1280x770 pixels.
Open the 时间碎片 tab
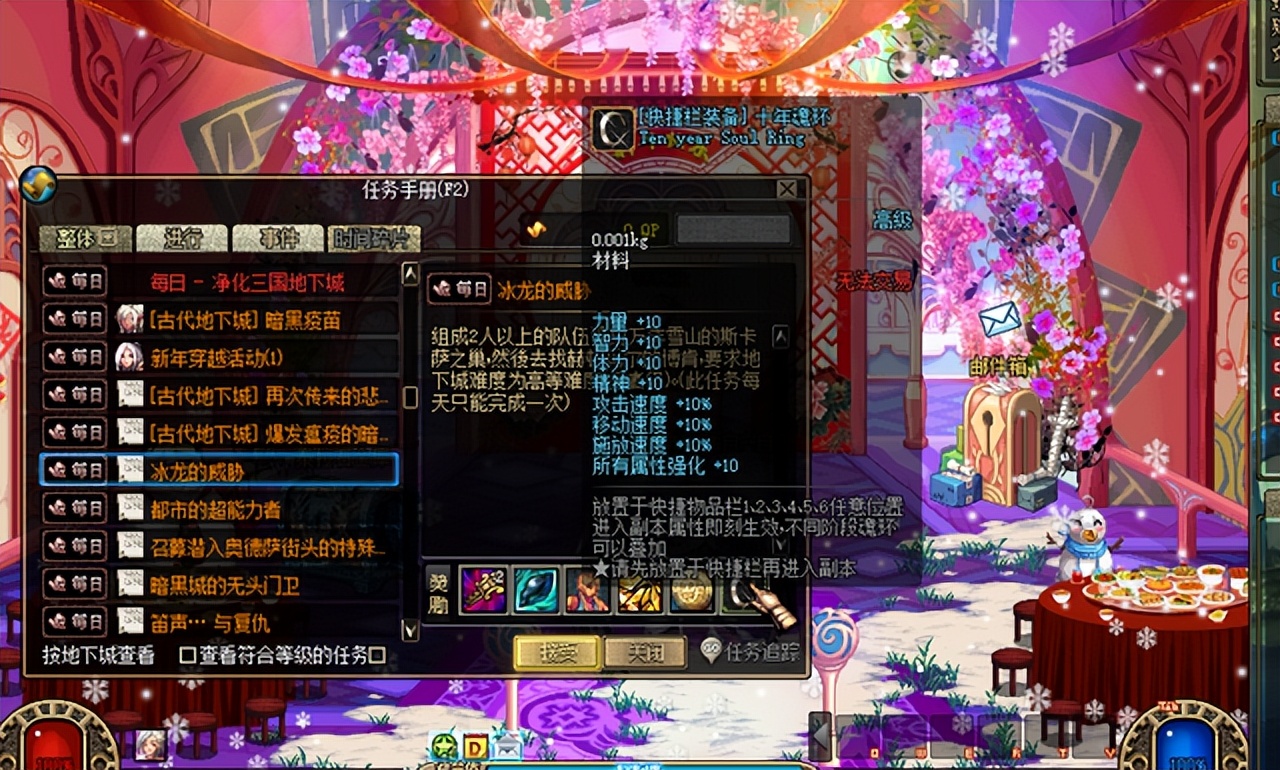pyautogui.click(x=375, y=240)
